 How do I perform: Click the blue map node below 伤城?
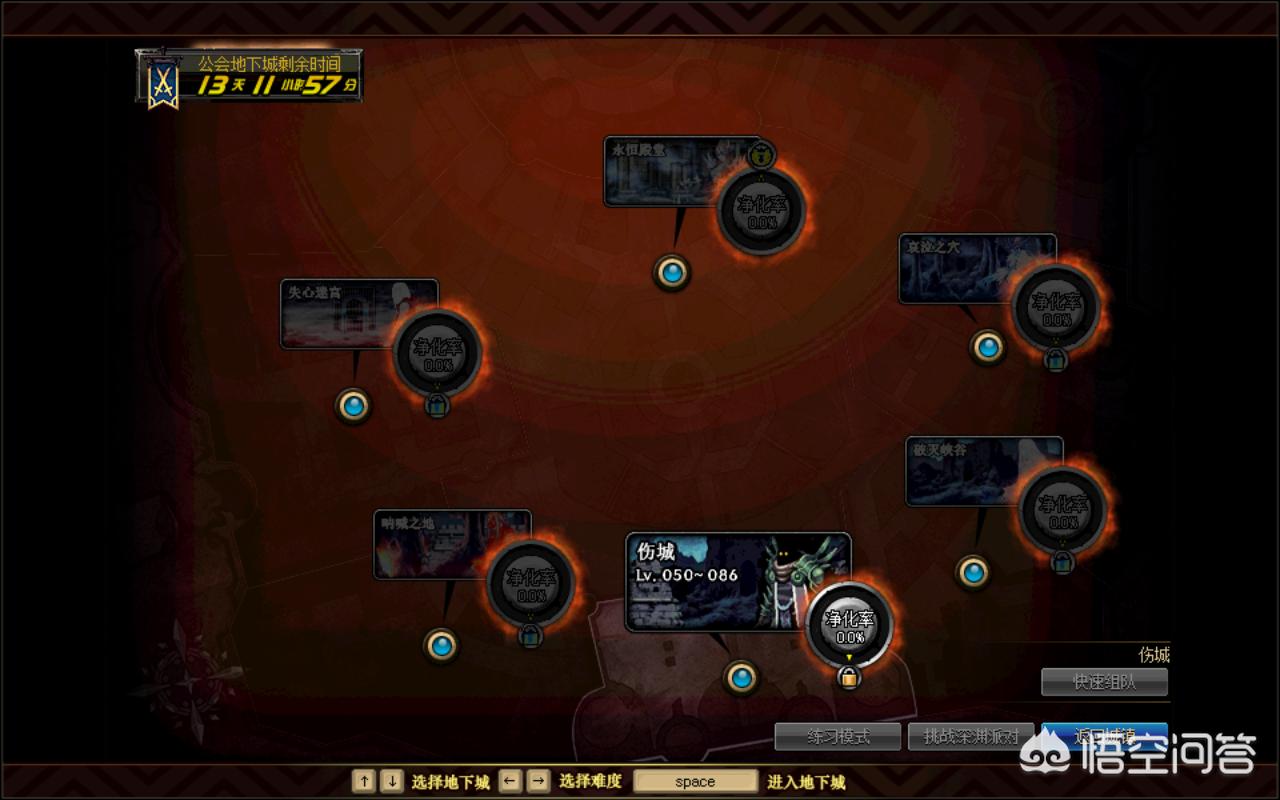coord(741,678)
